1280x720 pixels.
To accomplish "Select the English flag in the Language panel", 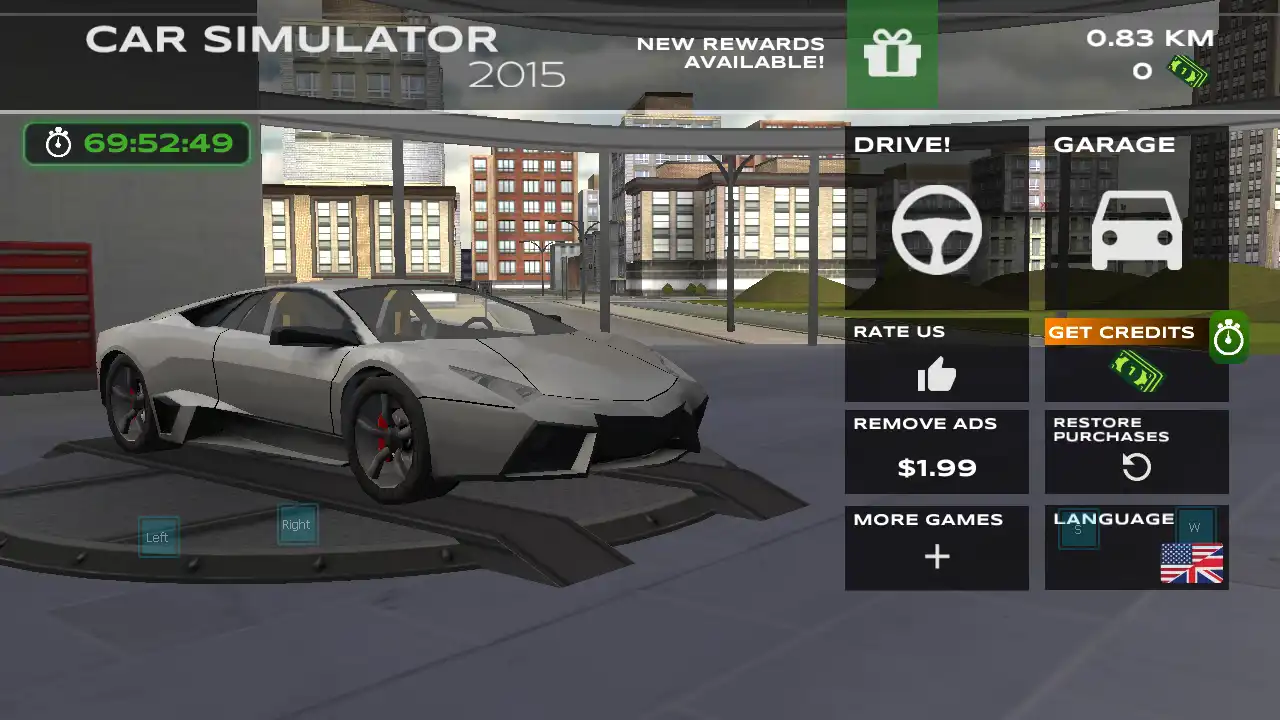I will 1191,562.
